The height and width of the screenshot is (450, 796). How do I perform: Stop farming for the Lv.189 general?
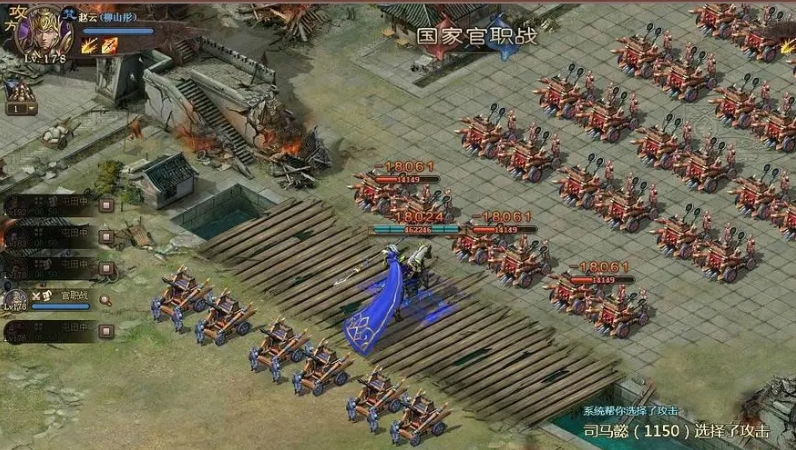click(x=106, y=236)
